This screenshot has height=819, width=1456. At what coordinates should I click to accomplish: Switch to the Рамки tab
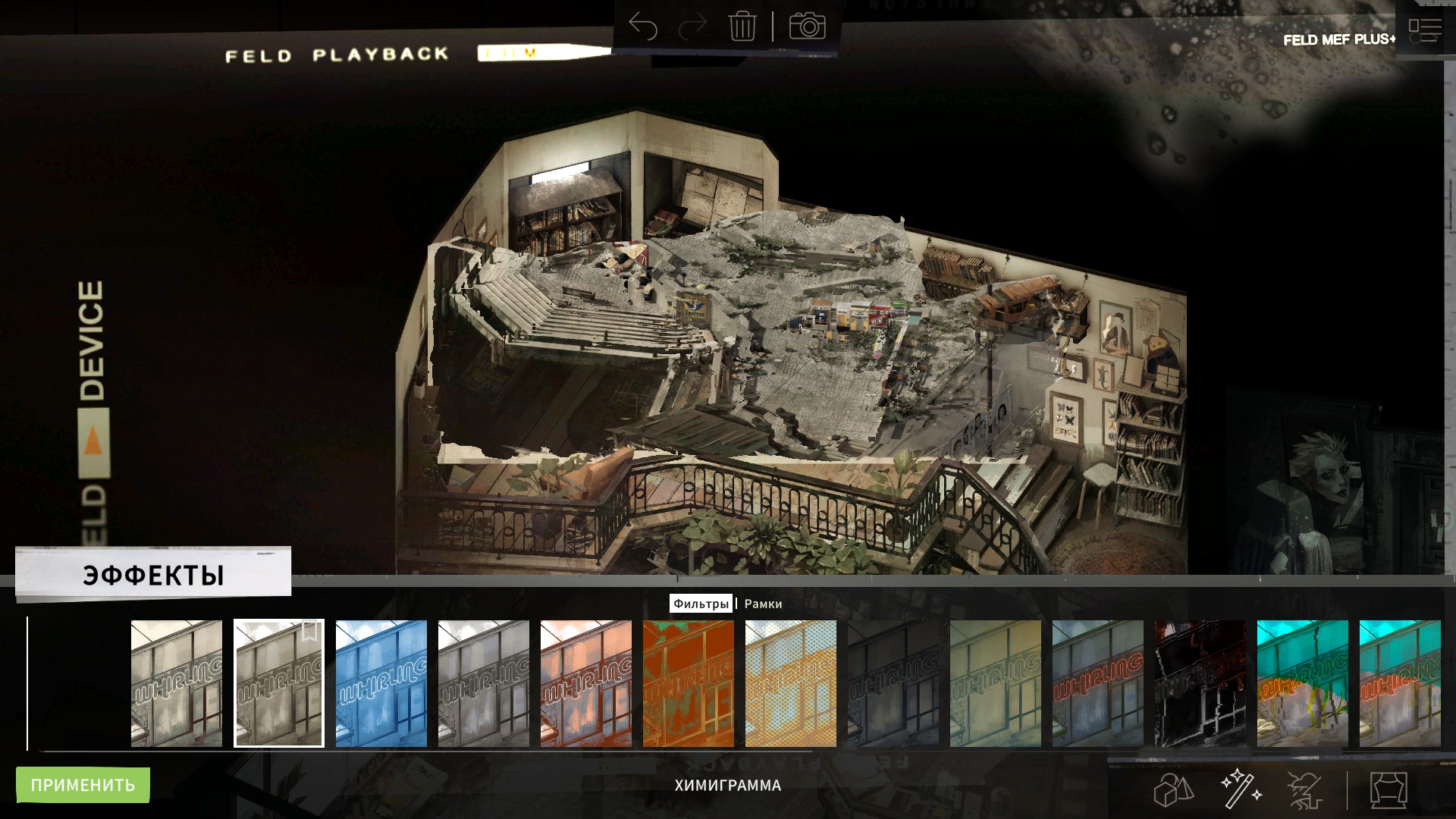coord(763,604)
